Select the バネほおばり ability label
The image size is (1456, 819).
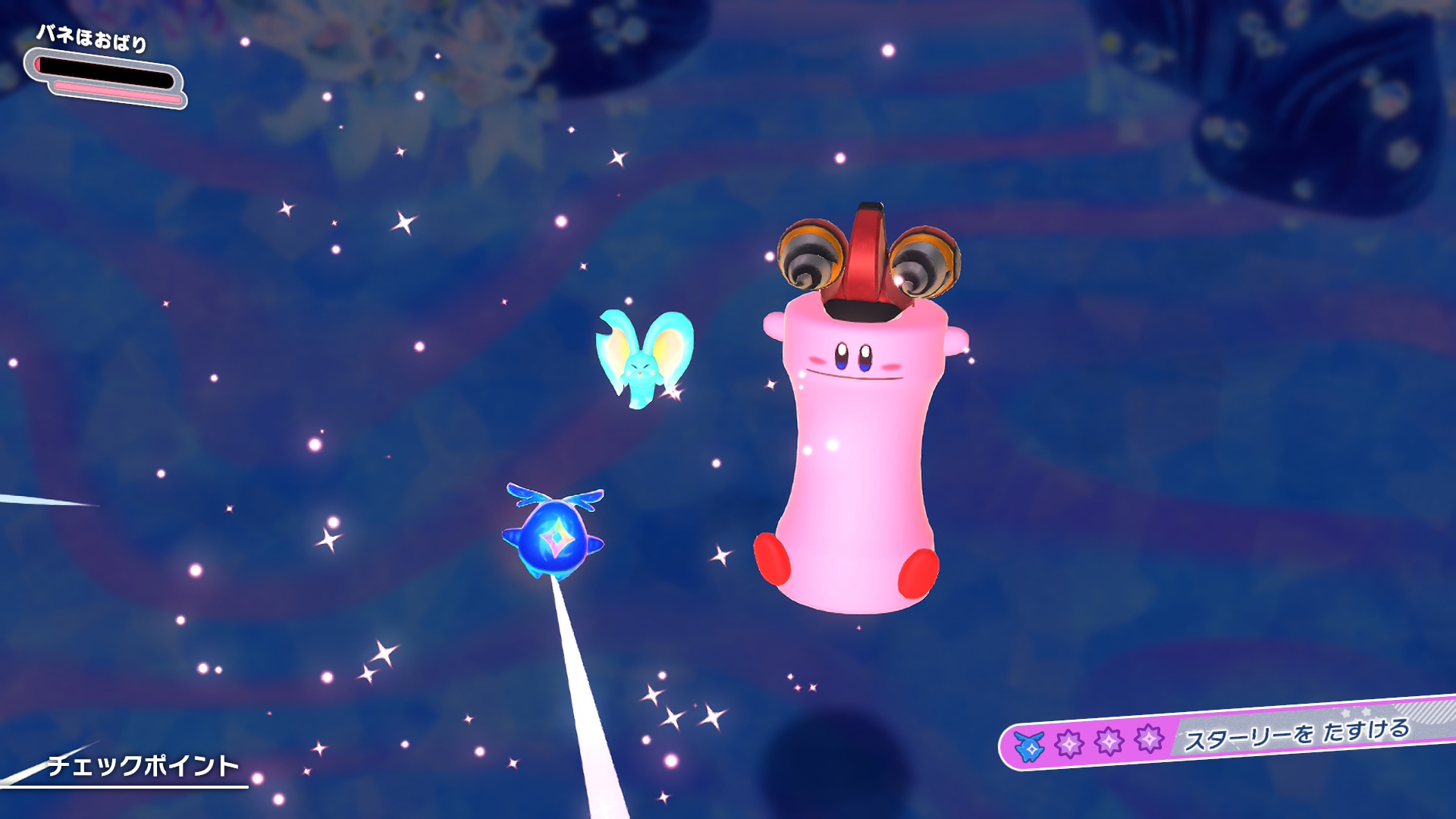click(x=92, y=37)
